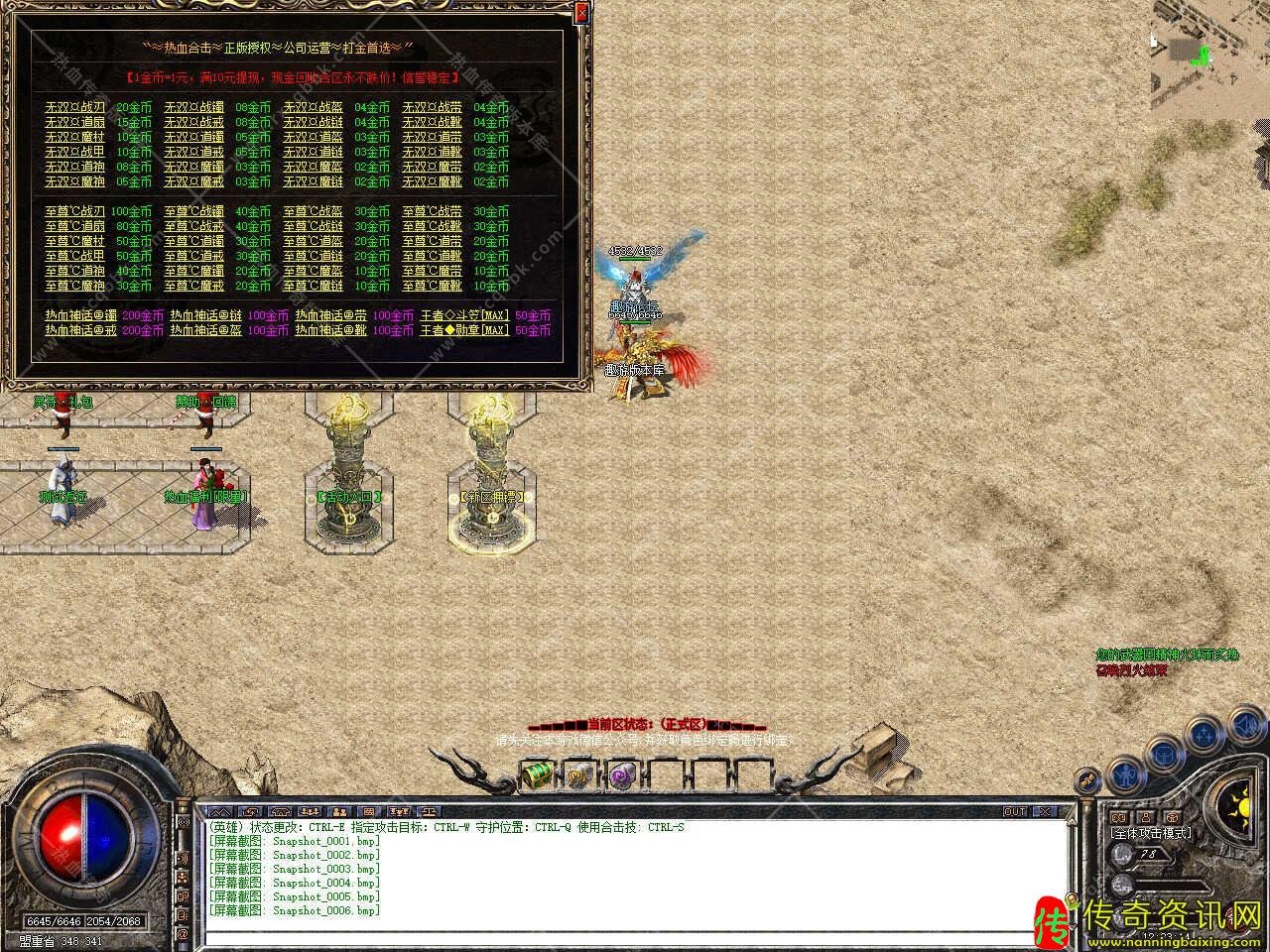Choose the 无双¤道扇 recycle entry
This screenshot has height=952, width=1270.
point(74,122)
